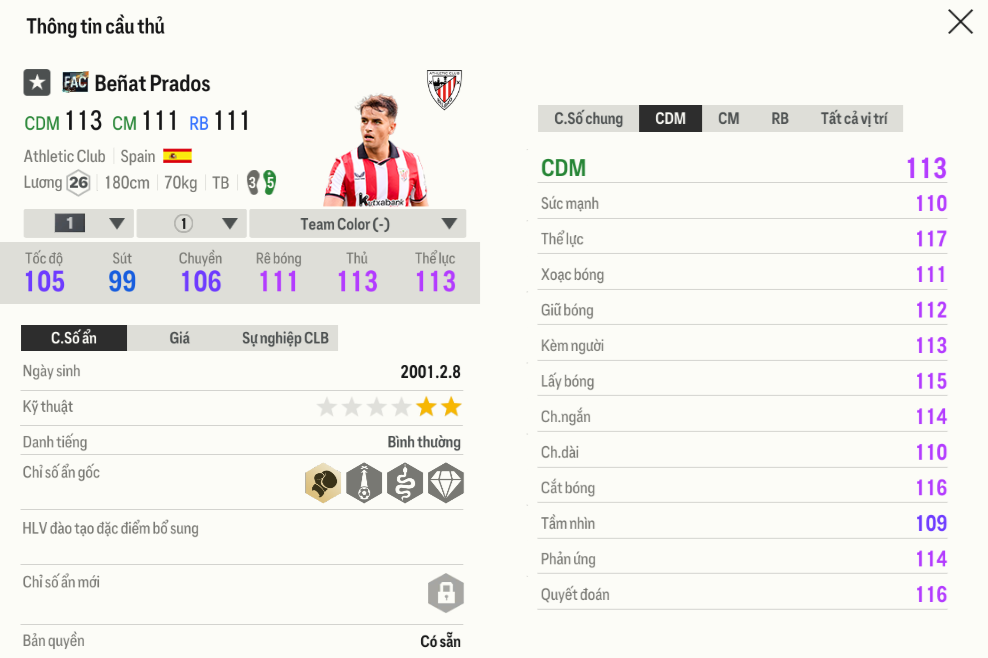Image resolution: width=988 pixels, height=658 pixels.
Task: Switch to Sự nghiệp CLB tab
Action: (285, 338)
